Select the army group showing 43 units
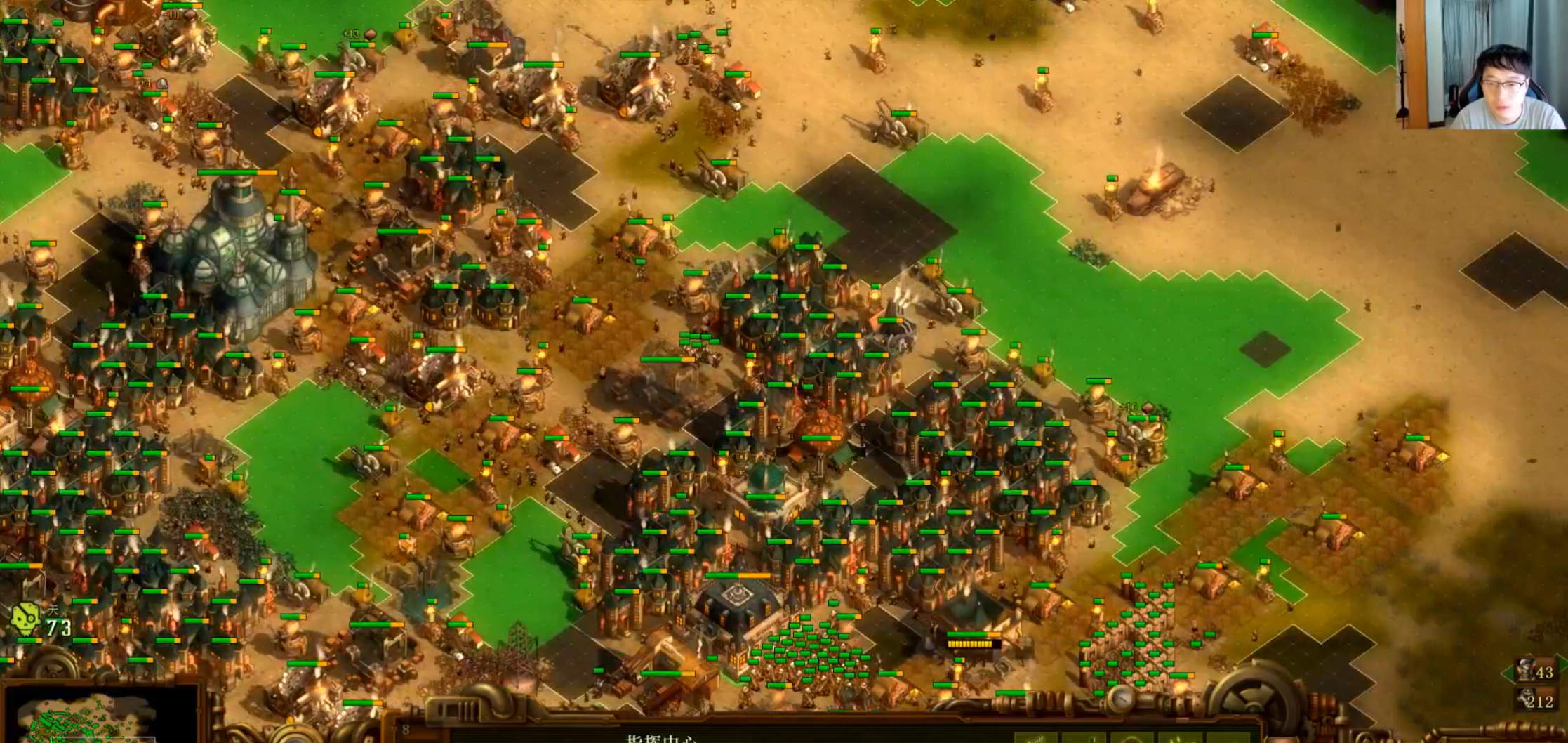The width and height of the screenshot is (1568, 743). pyautogui.click(x=1536, y=671)
